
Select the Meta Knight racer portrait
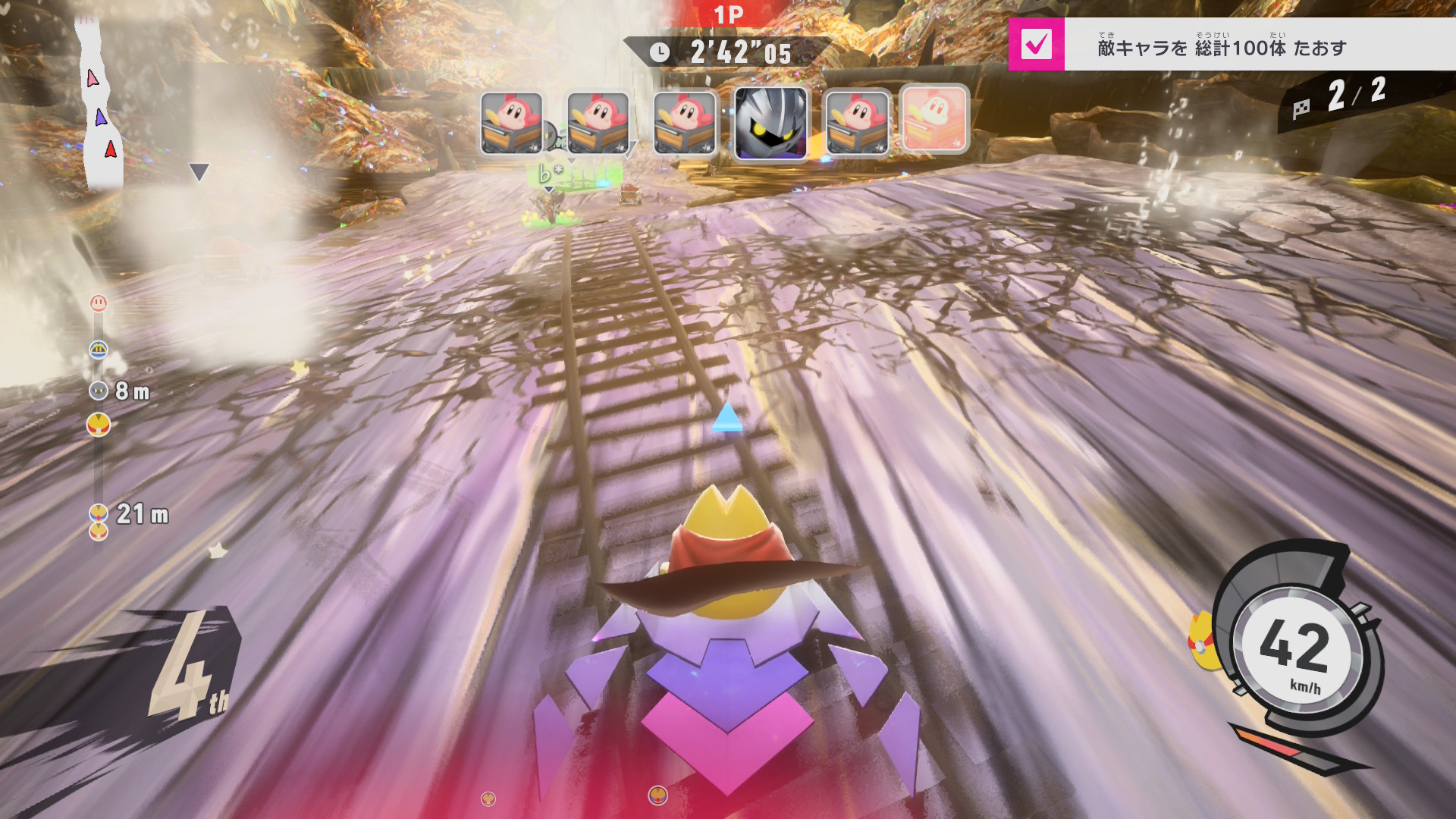click(770, 123)
